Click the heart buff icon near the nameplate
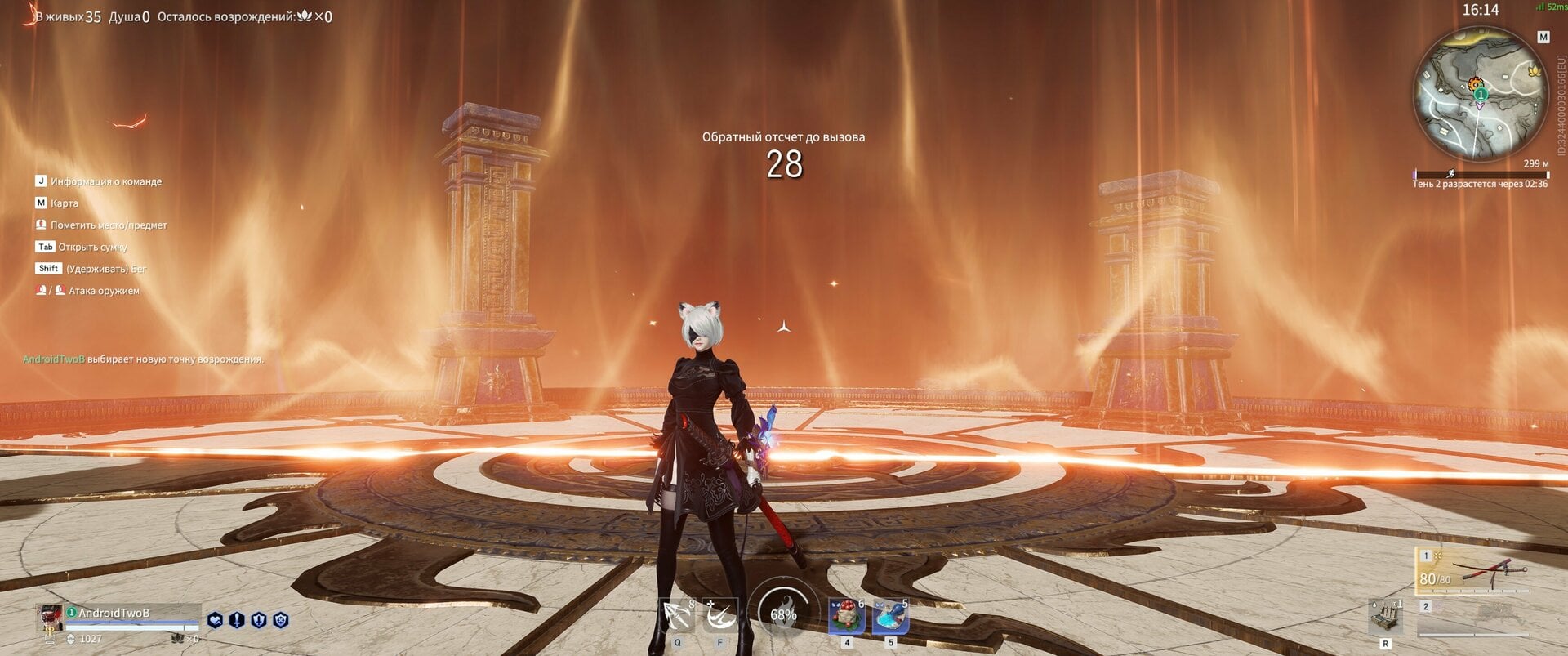Image resolution: width=1568 pixels, height=656 pixels. [216, 620]
